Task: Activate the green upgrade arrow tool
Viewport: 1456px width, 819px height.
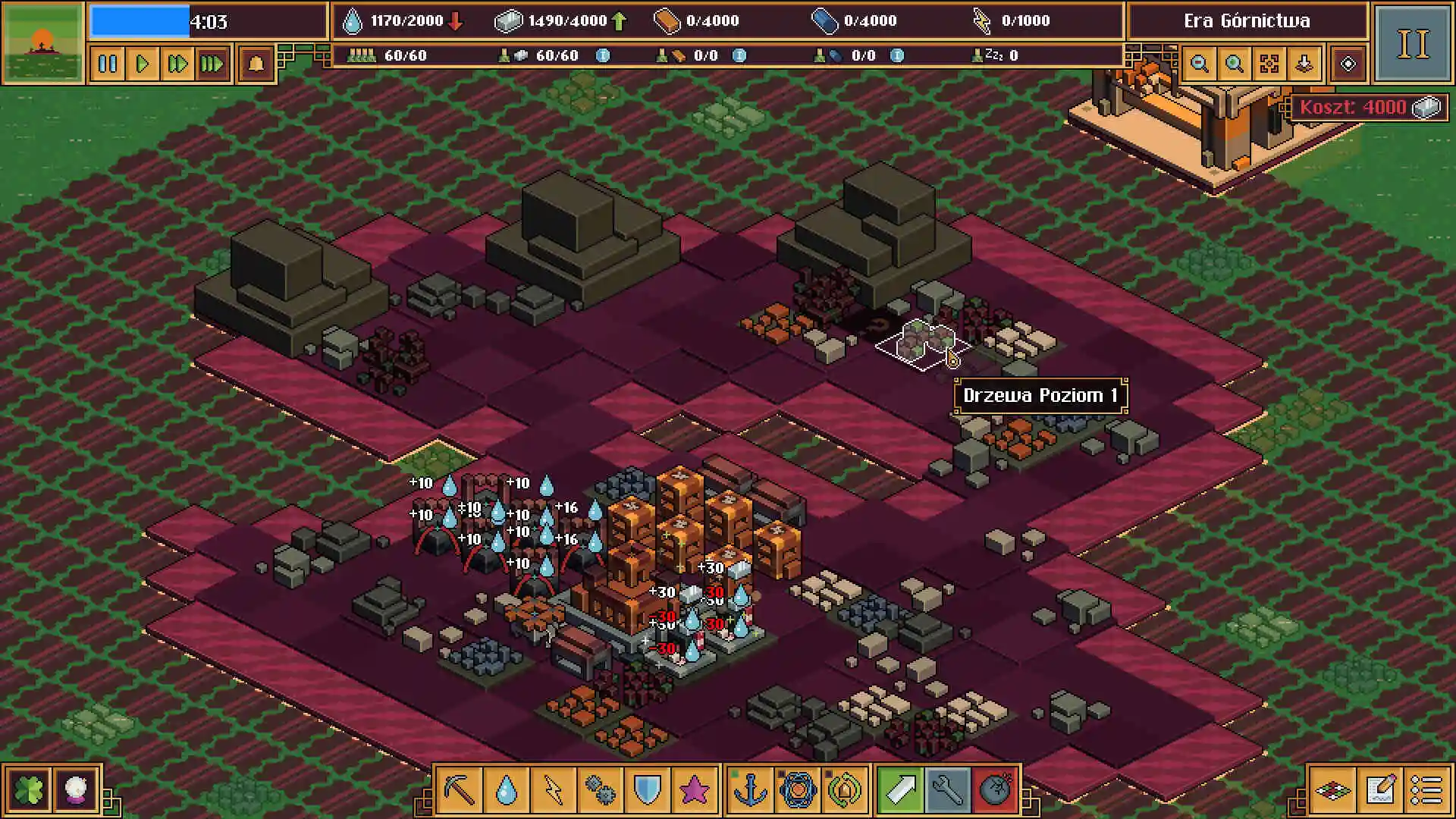Action: [901, 790]
